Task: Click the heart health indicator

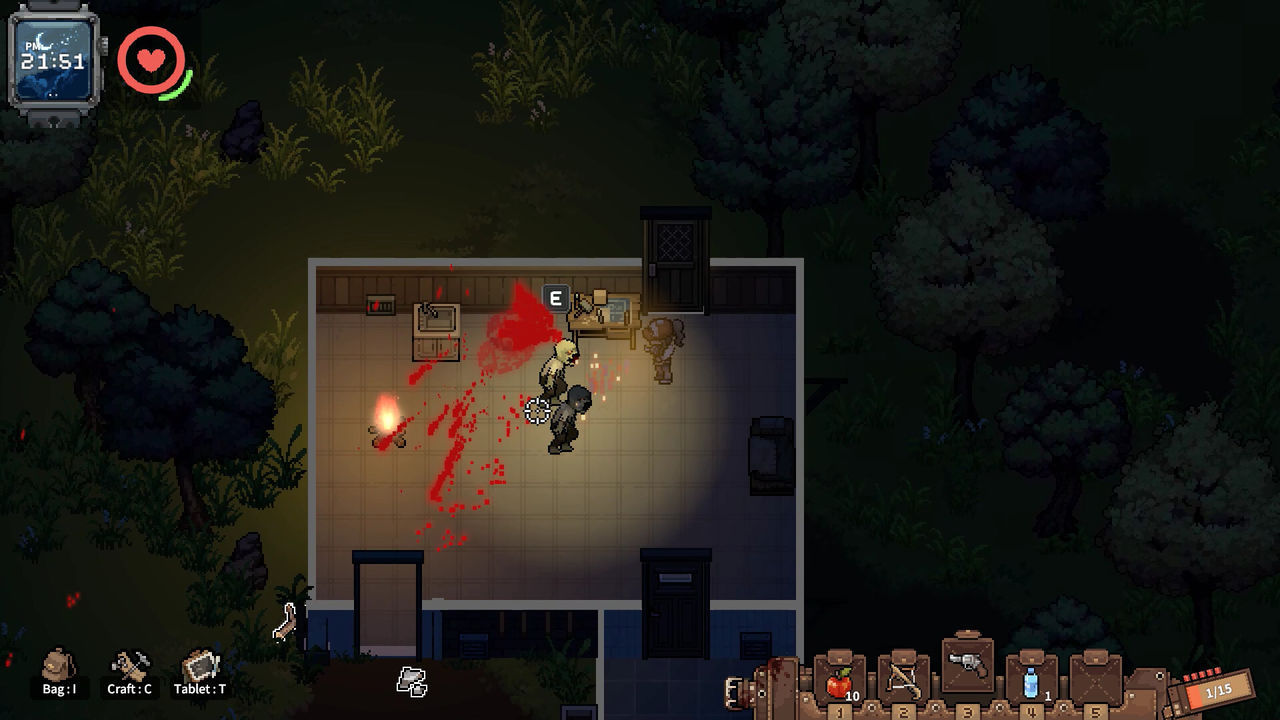Action: (x=150, y=60)
